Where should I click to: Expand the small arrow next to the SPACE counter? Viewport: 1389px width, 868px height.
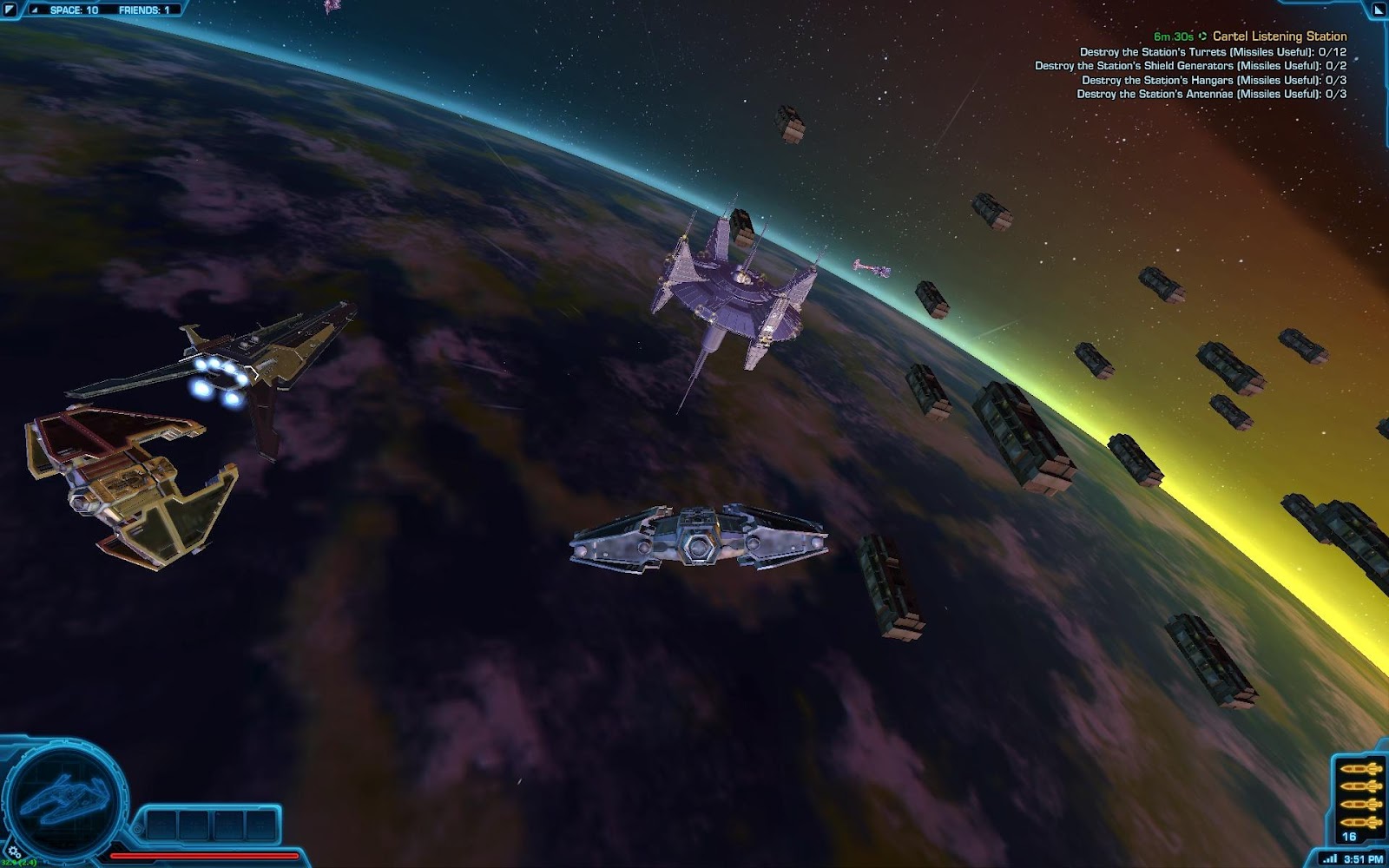point(35,10)
